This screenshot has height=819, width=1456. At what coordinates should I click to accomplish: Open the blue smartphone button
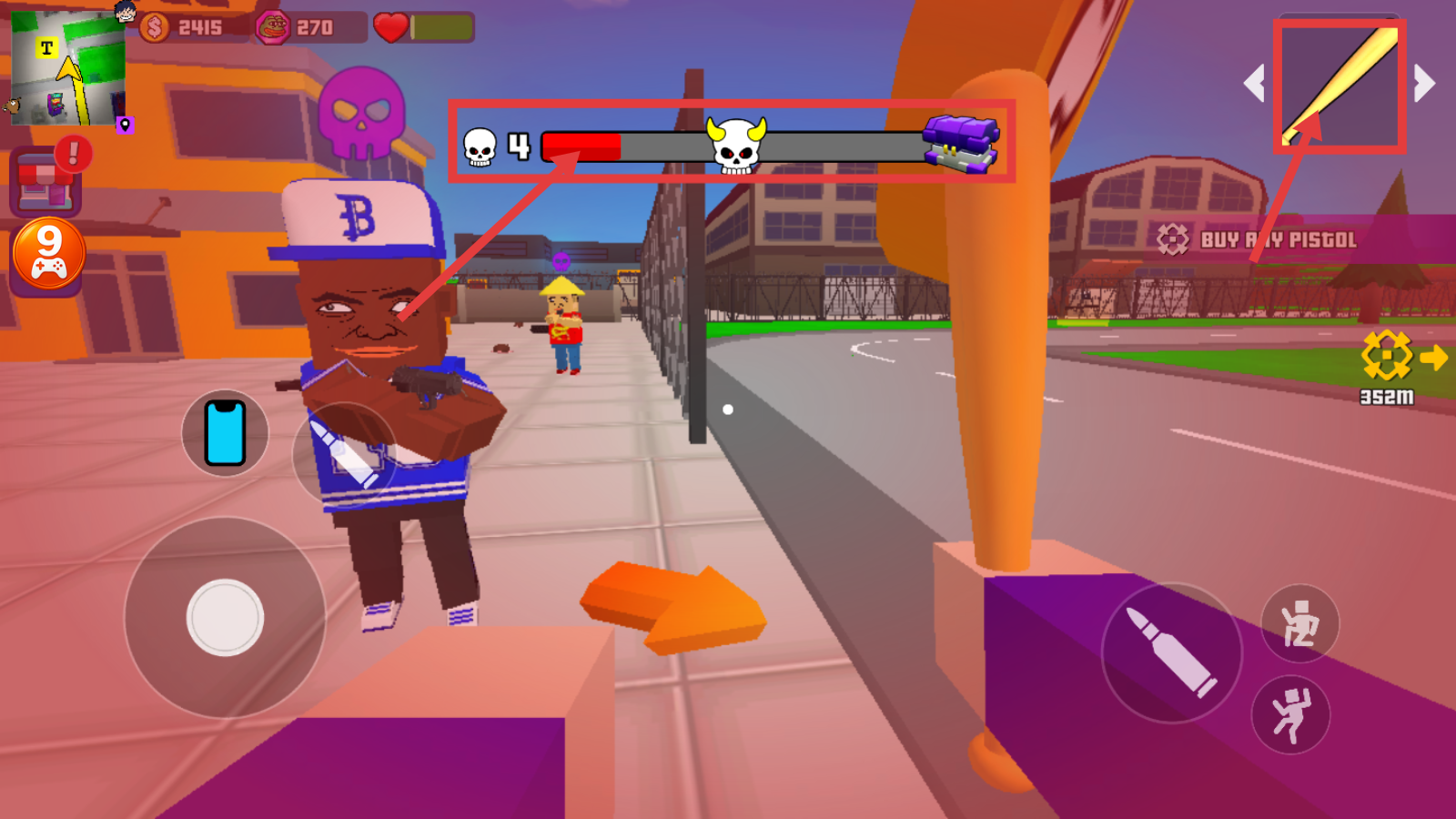coord(225,433)
